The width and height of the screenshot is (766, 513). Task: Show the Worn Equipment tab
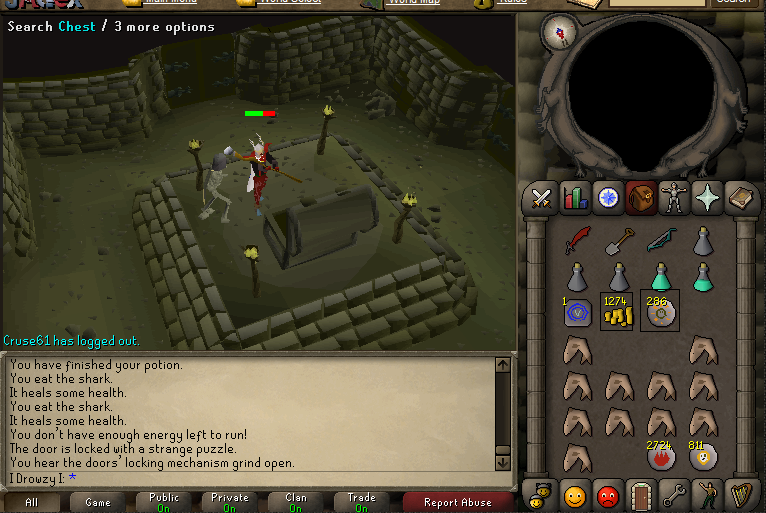[x=673, y=198]
